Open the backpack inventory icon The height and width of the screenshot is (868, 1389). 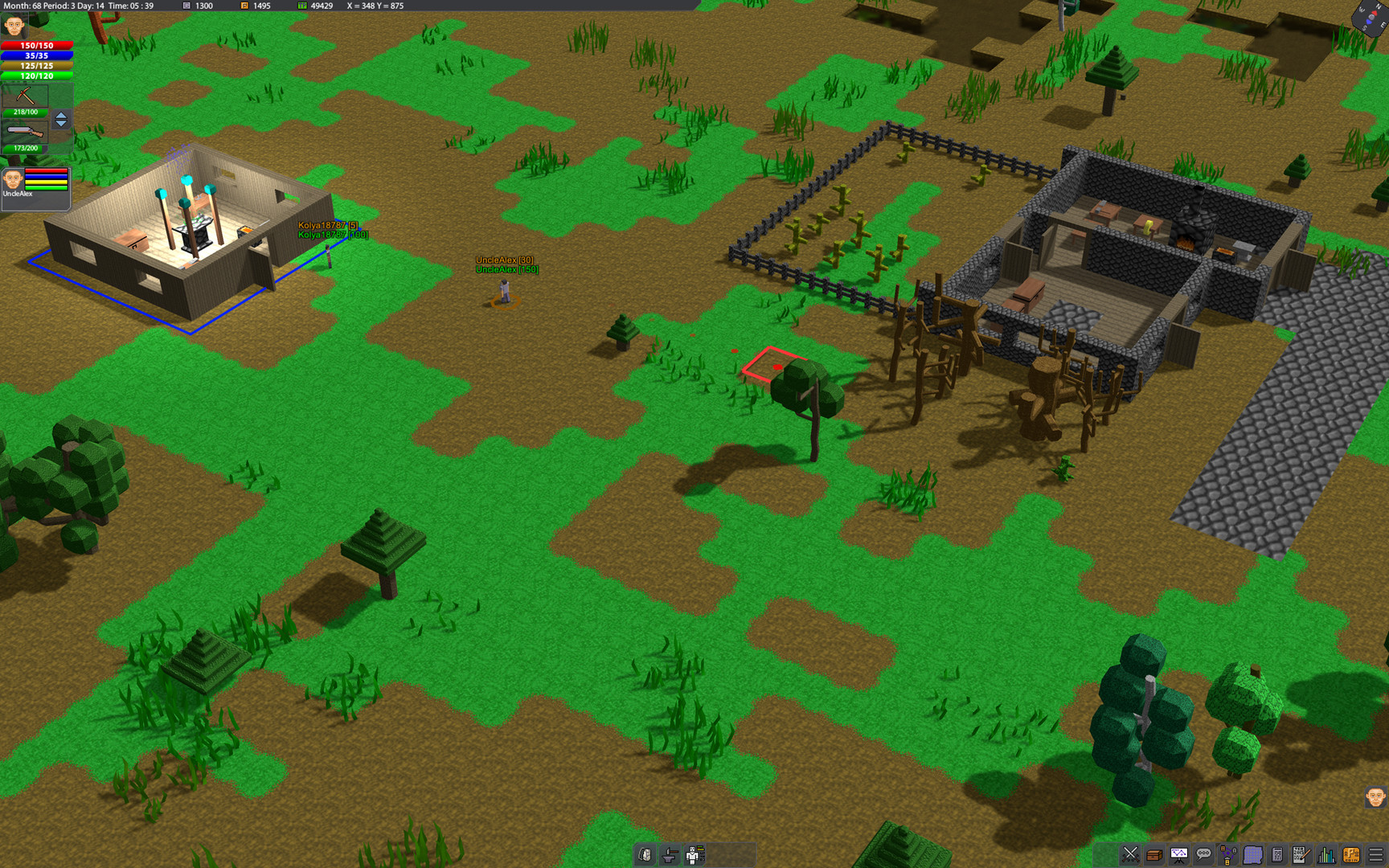pyautogui.click(x=645, y=854)
